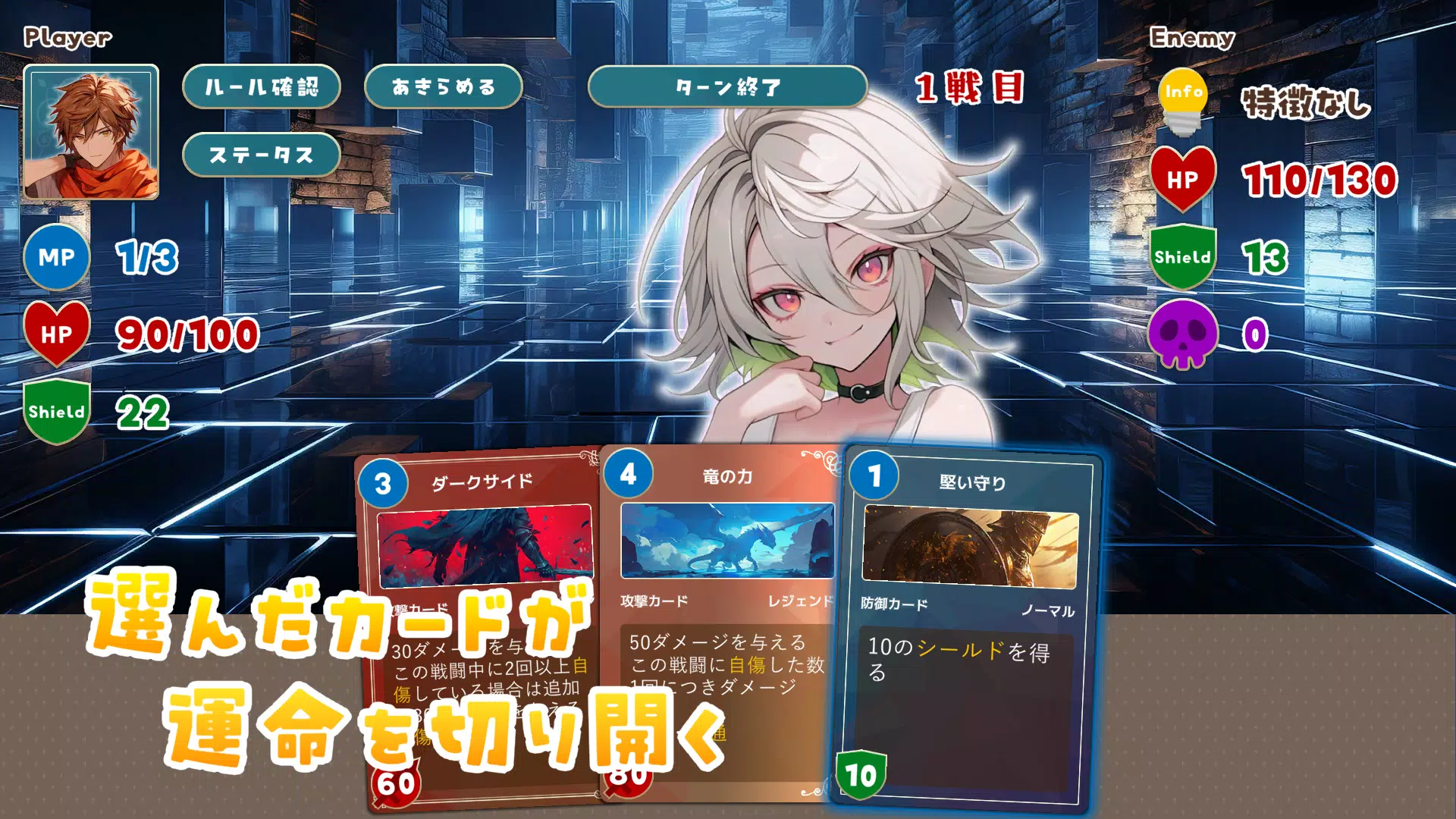Click the shield damage badge showing 10
This screenshot has width=1456, height=819.
coord(861,775)
